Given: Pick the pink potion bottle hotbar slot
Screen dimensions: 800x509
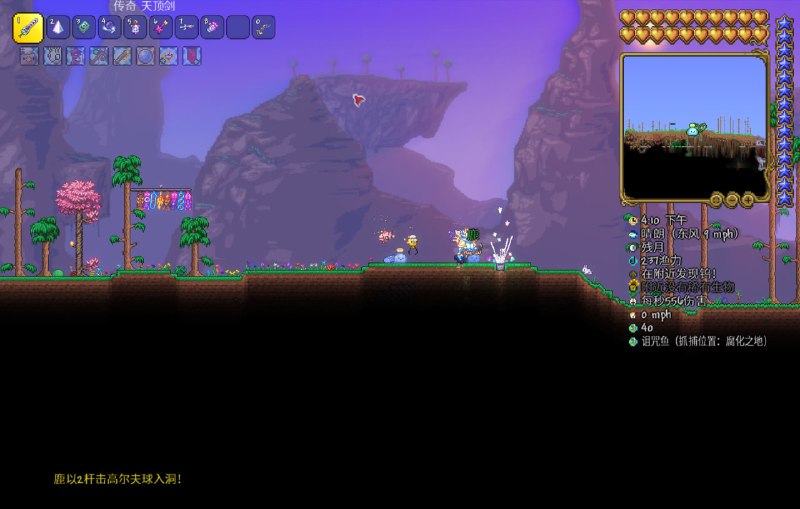Looking at the screenshot, I should click(x=212, y=28).
